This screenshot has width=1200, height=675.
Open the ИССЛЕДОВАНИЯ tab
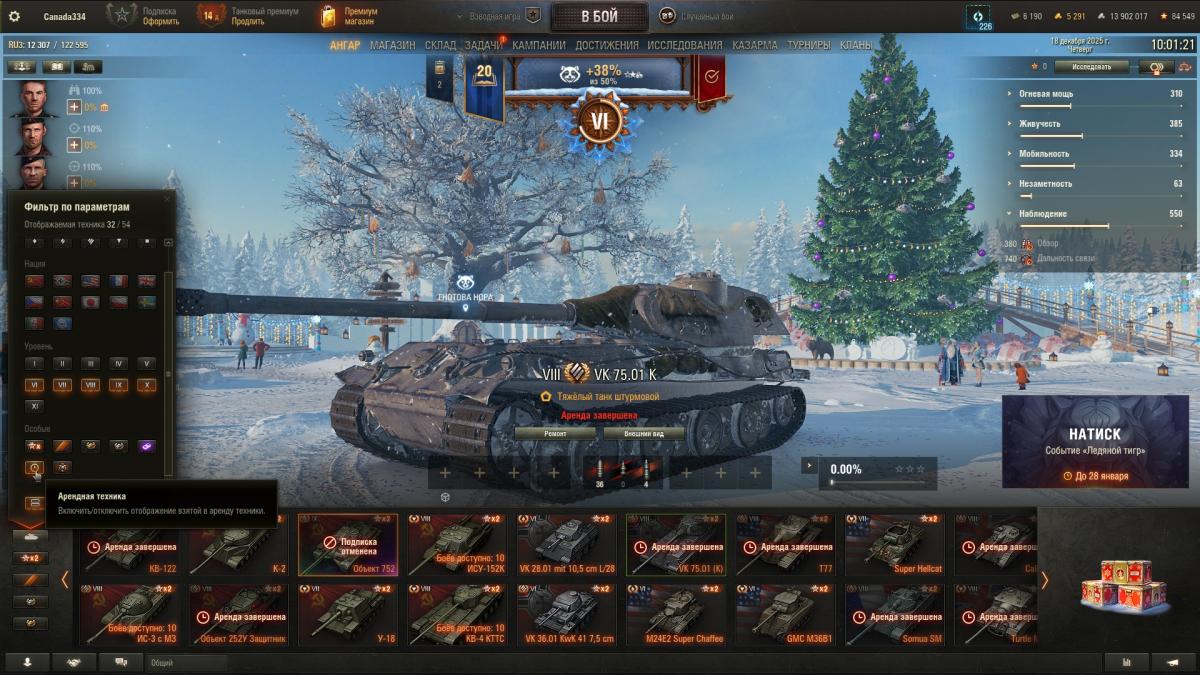point(684,45)
